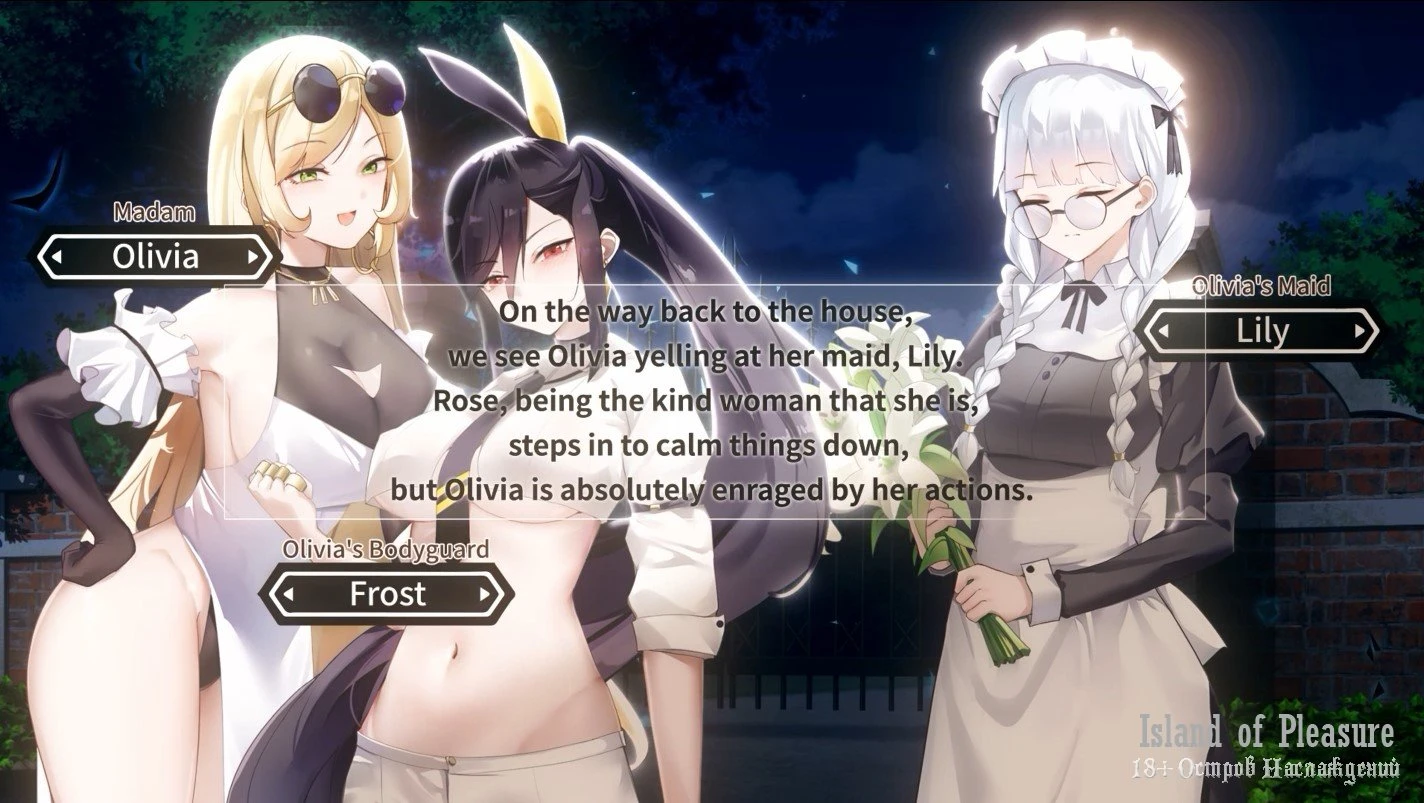Viewport: 1424px width, 803px height.
Task: Click the right arrow beside Frost
Action: [486, 595]
